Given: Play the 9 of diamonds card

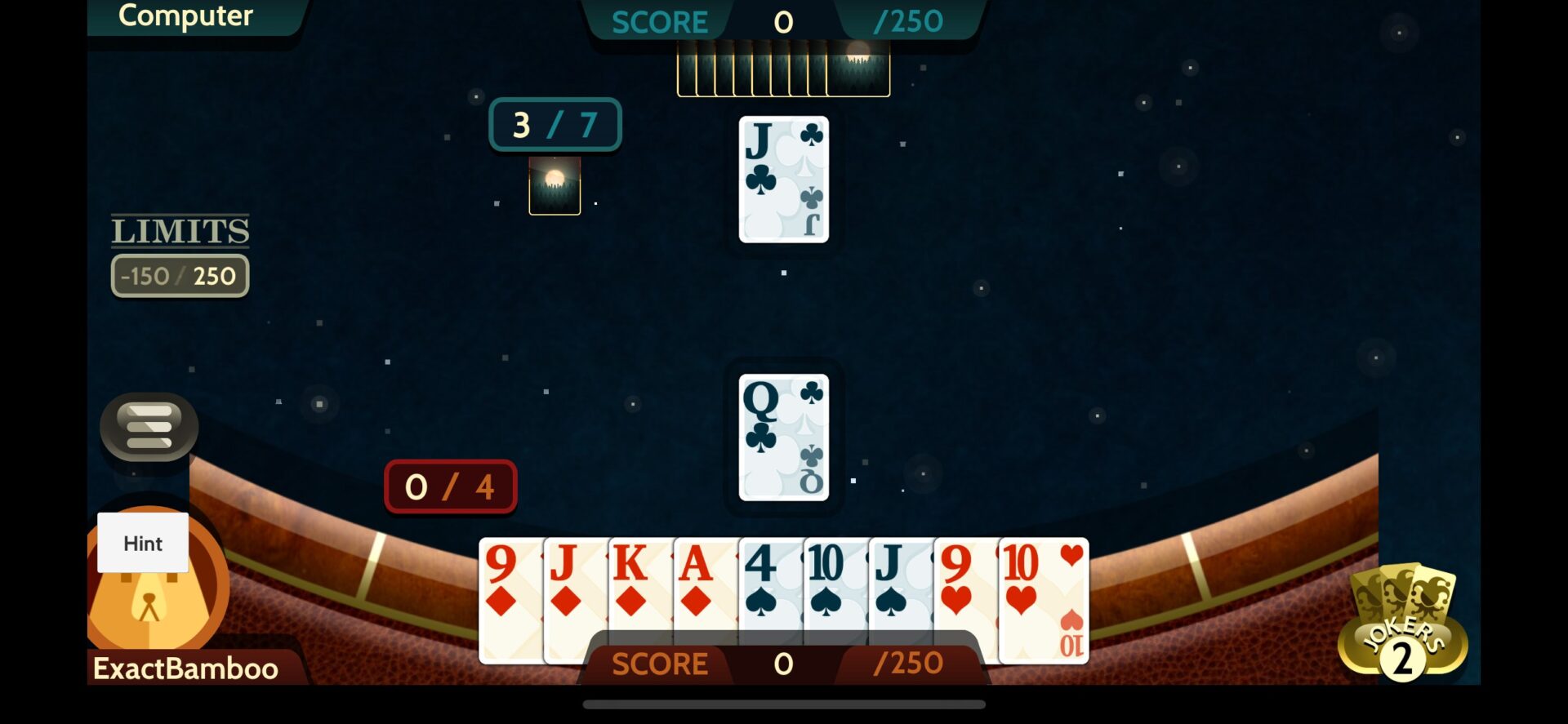Looking at the screenshot, I should coord(510,589).
